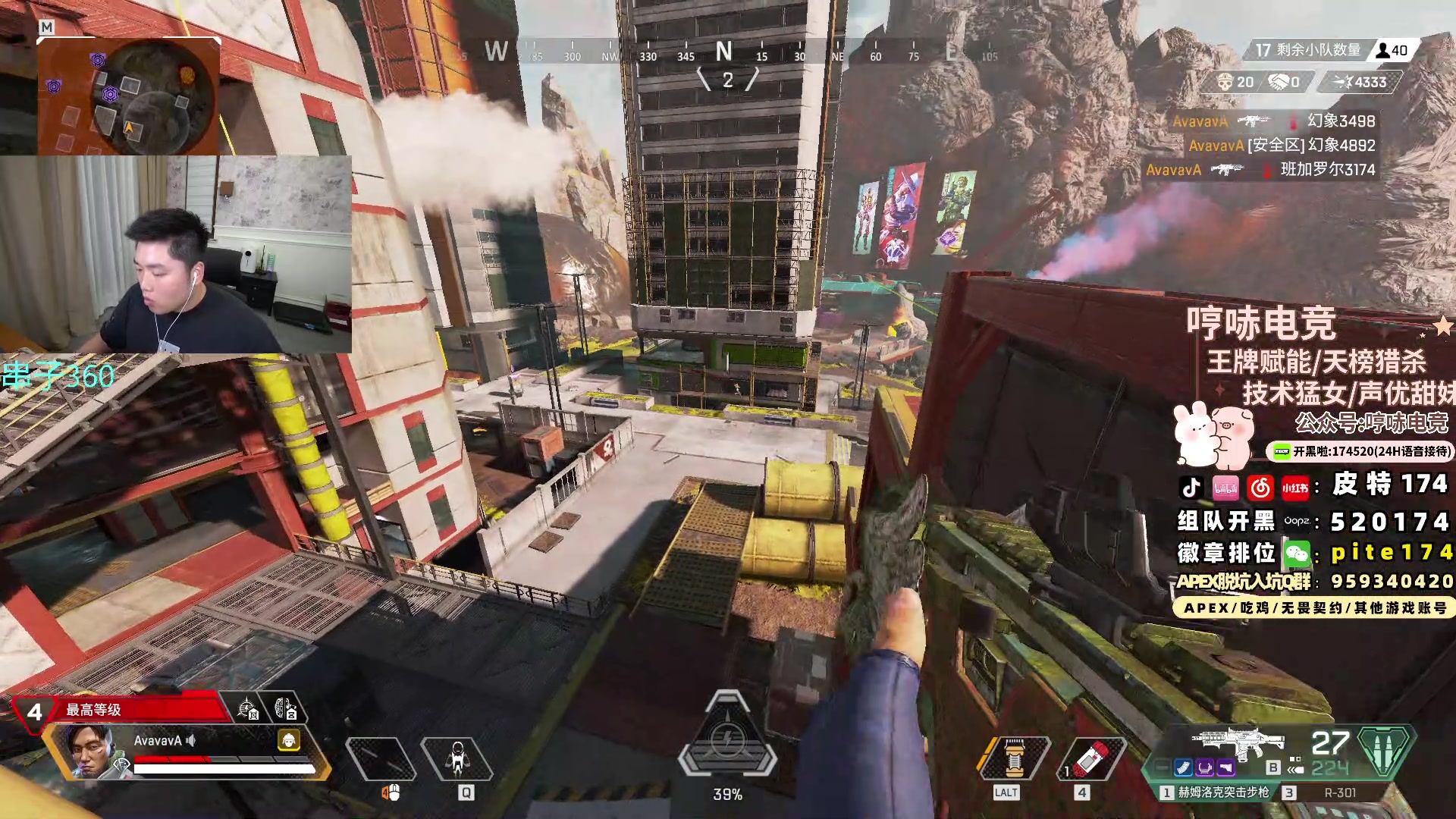Open the minimap in the corner
Viewport: 1456px width, 819px height.
[x=129, y=96]
